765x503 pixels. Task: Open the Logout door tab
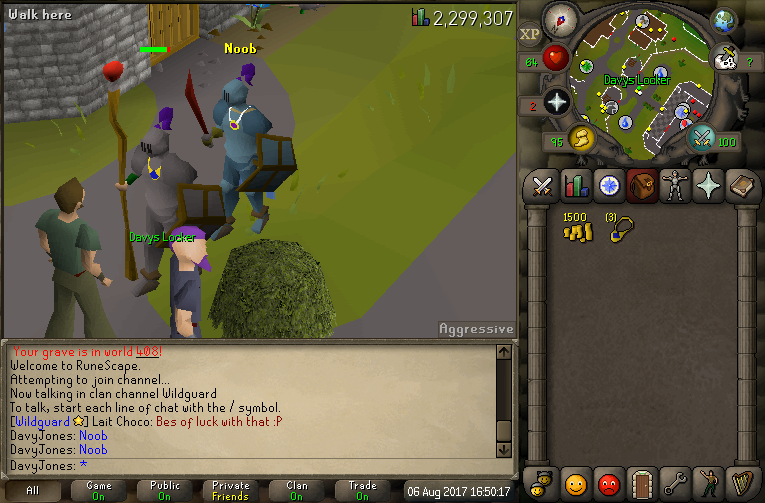[642, 481]
